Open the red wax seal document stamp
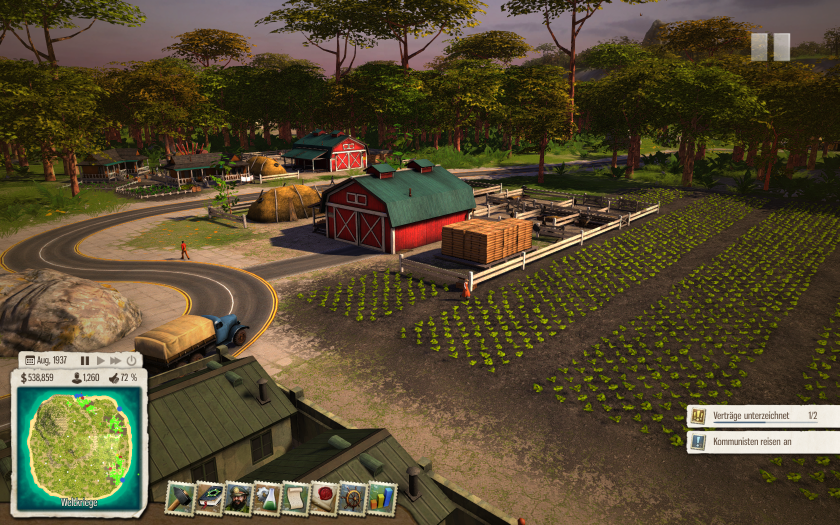This screenshot has height=525, width=840. 325,497
